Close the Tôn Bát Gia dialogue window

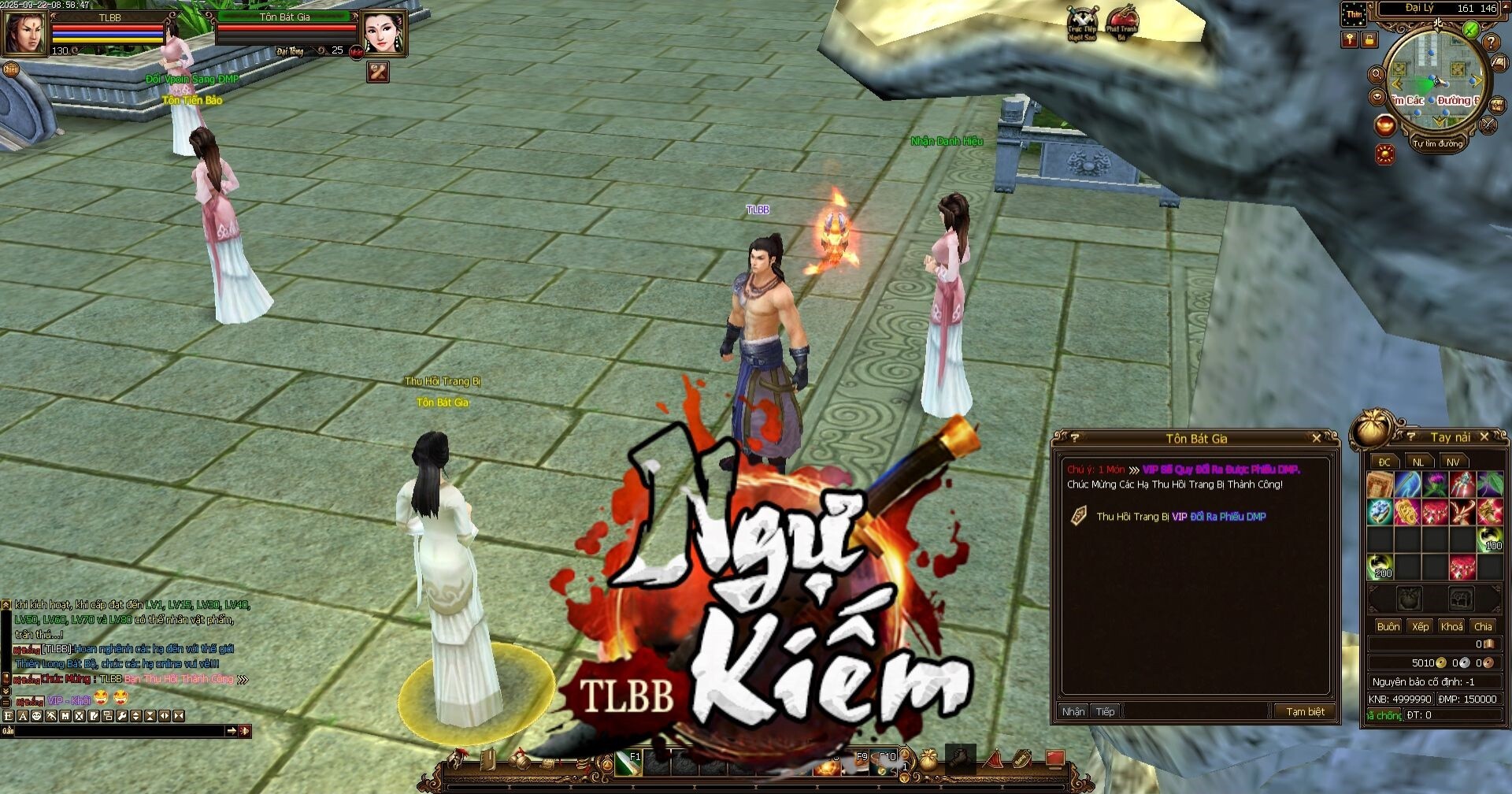[x=1317, y=438]
